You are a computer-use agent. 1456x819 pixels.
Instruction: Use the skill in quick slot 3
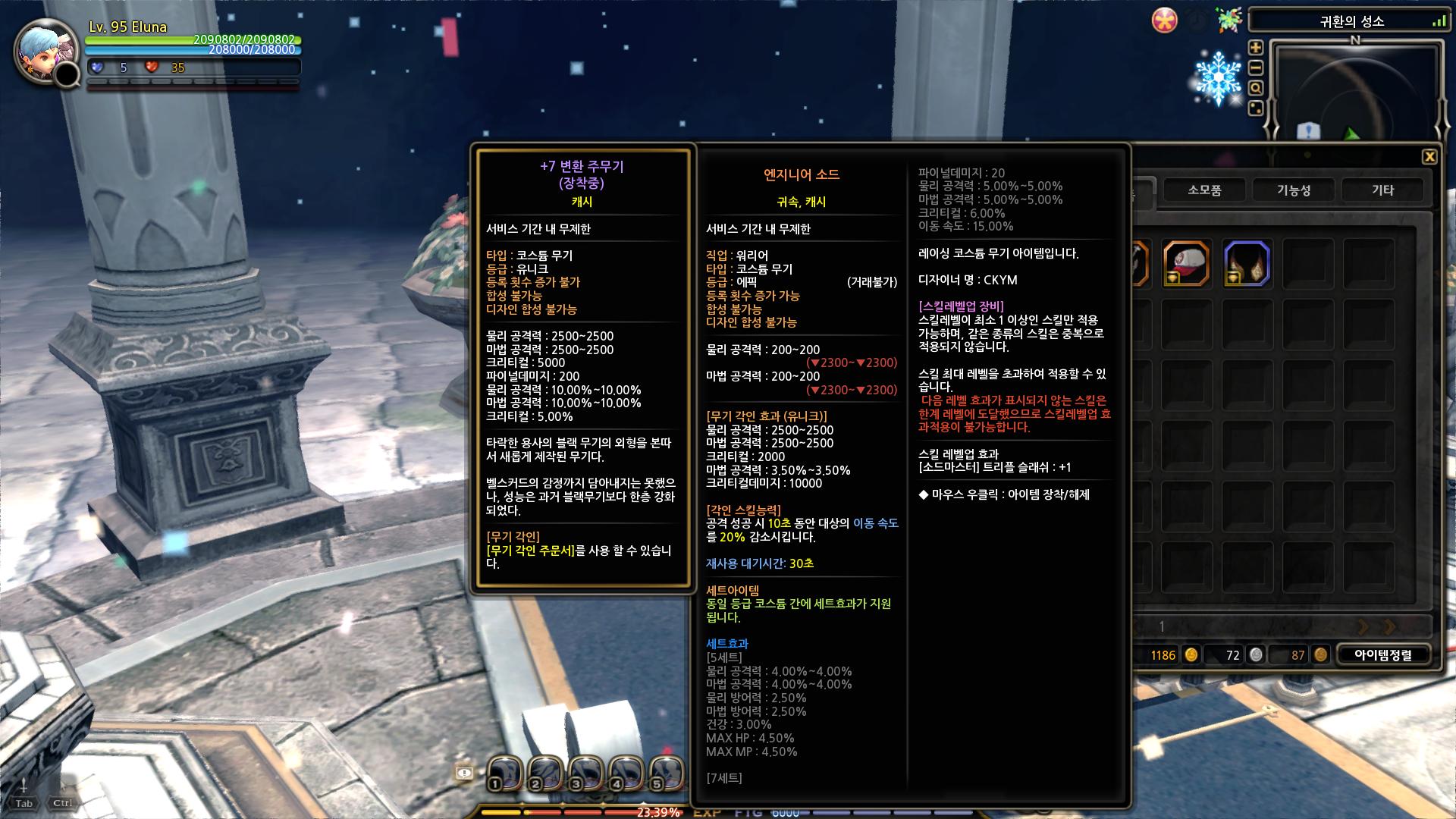(585, 773)
